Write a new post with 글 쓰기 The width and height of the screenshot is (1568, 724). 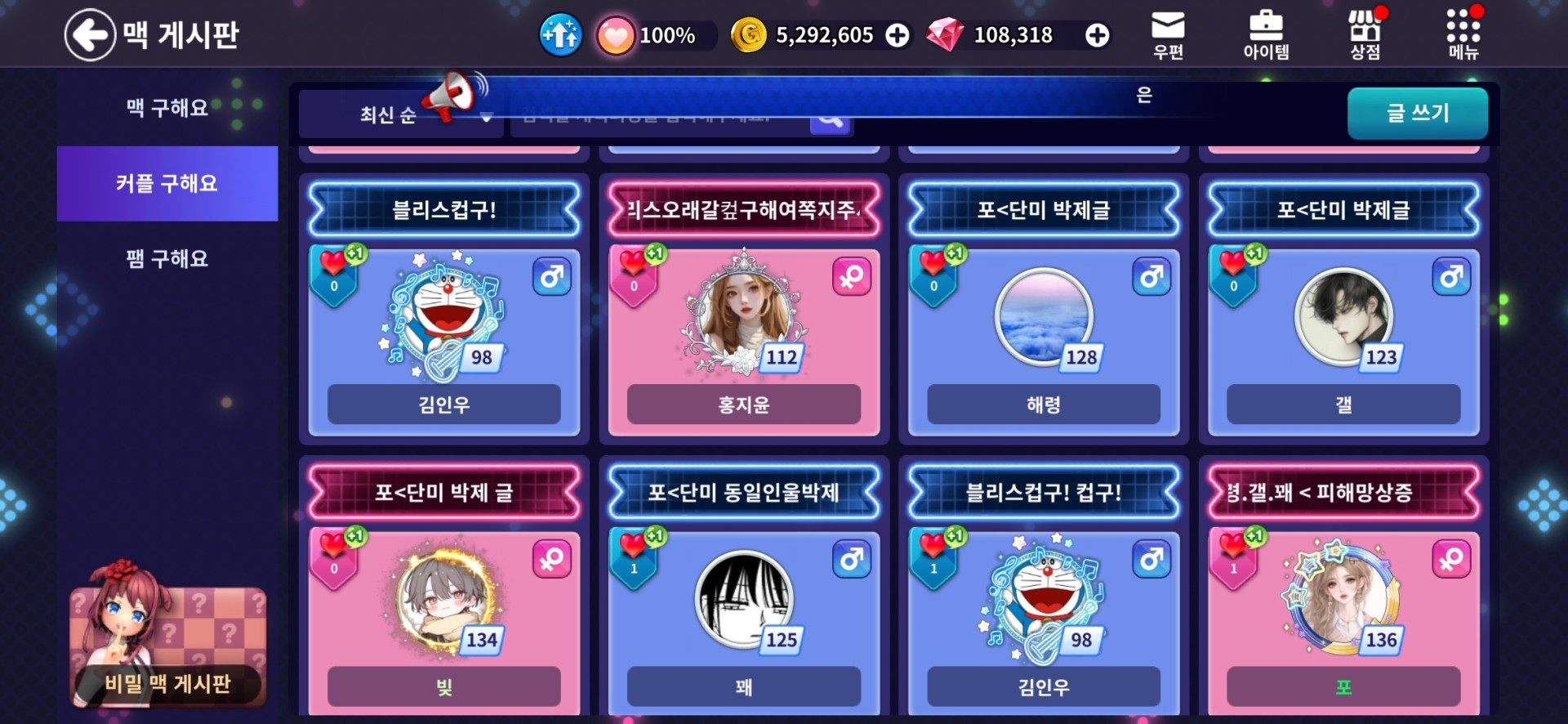(x=1417, y=113)
